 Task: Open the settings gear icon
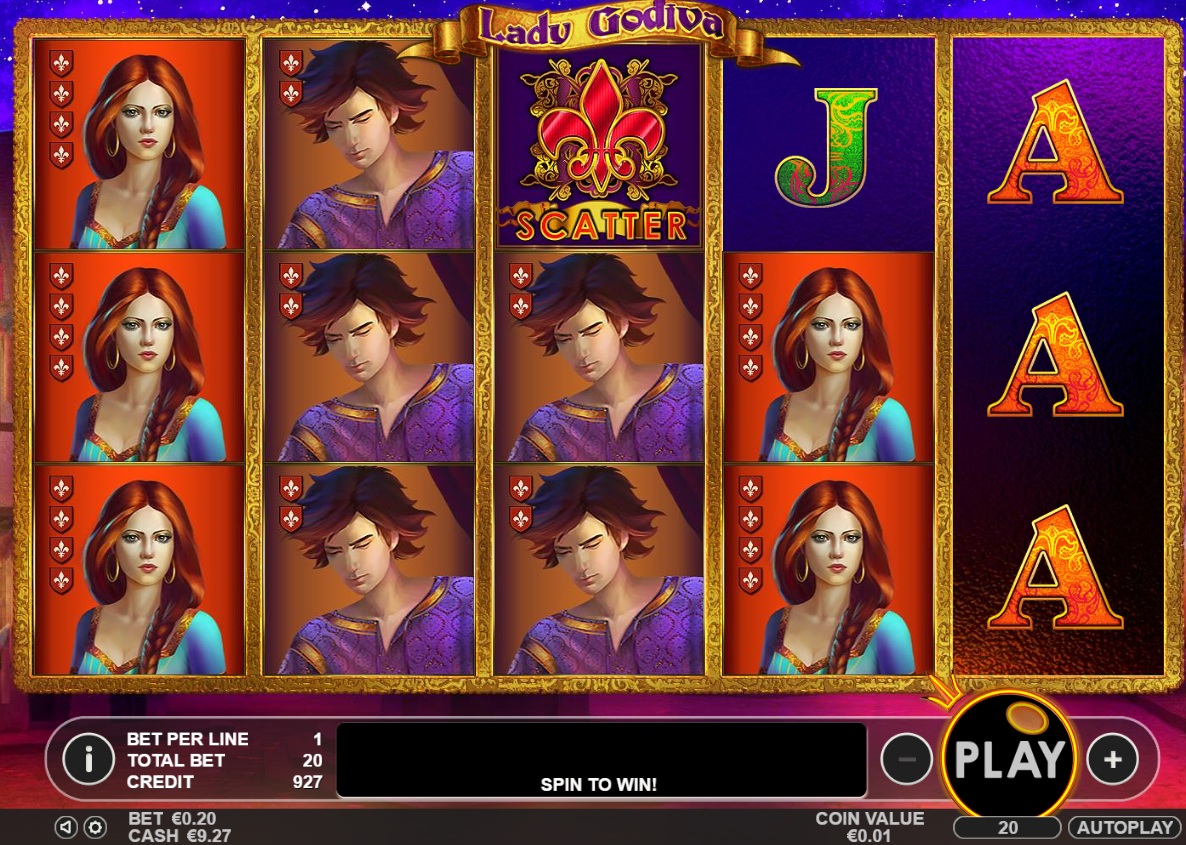pyautogui.click(x=95, y=827)
